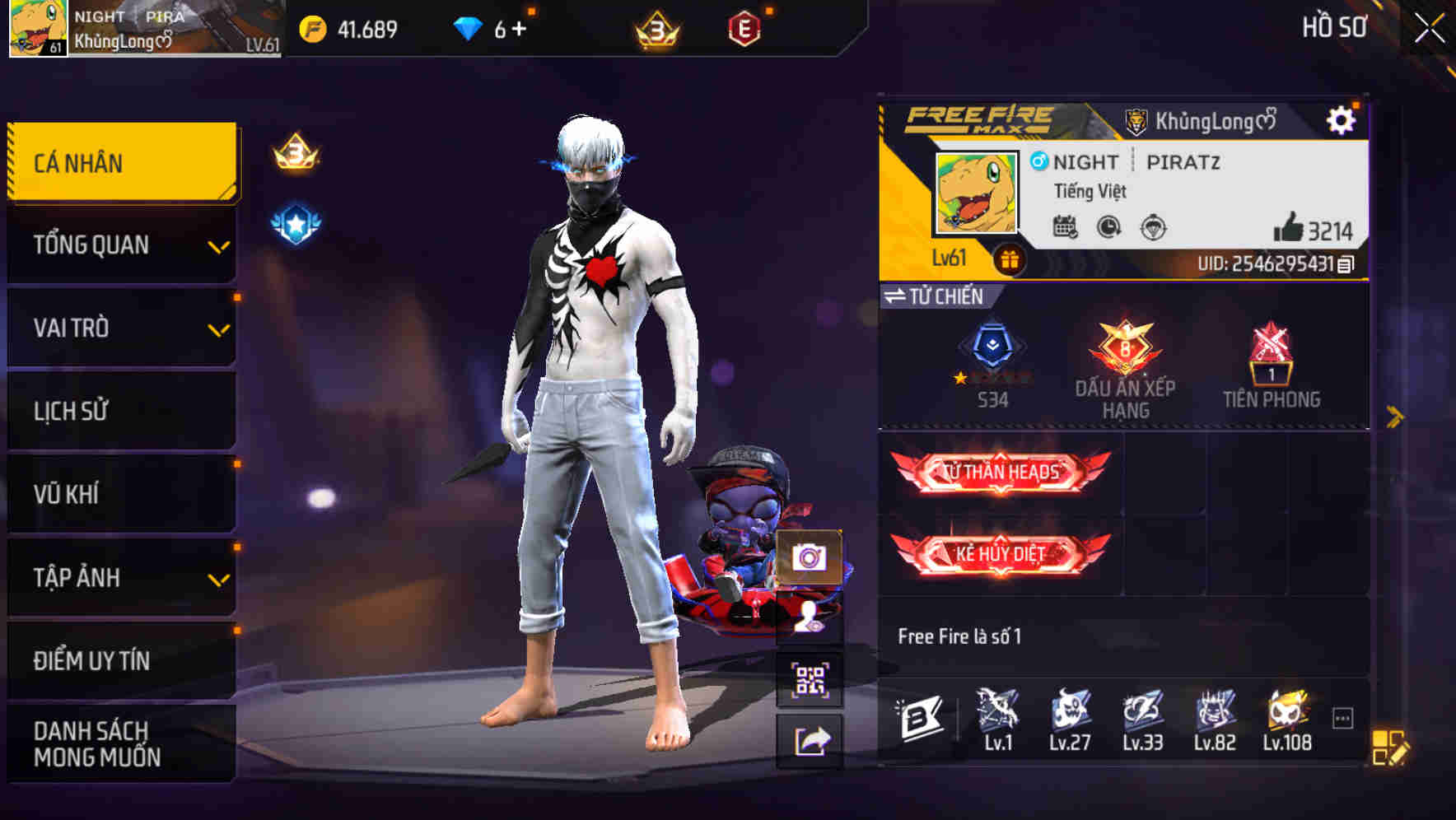Open the VŨ KHÍ tab
This screenshot has width=1456, height=820.
(x=120, y=494)
